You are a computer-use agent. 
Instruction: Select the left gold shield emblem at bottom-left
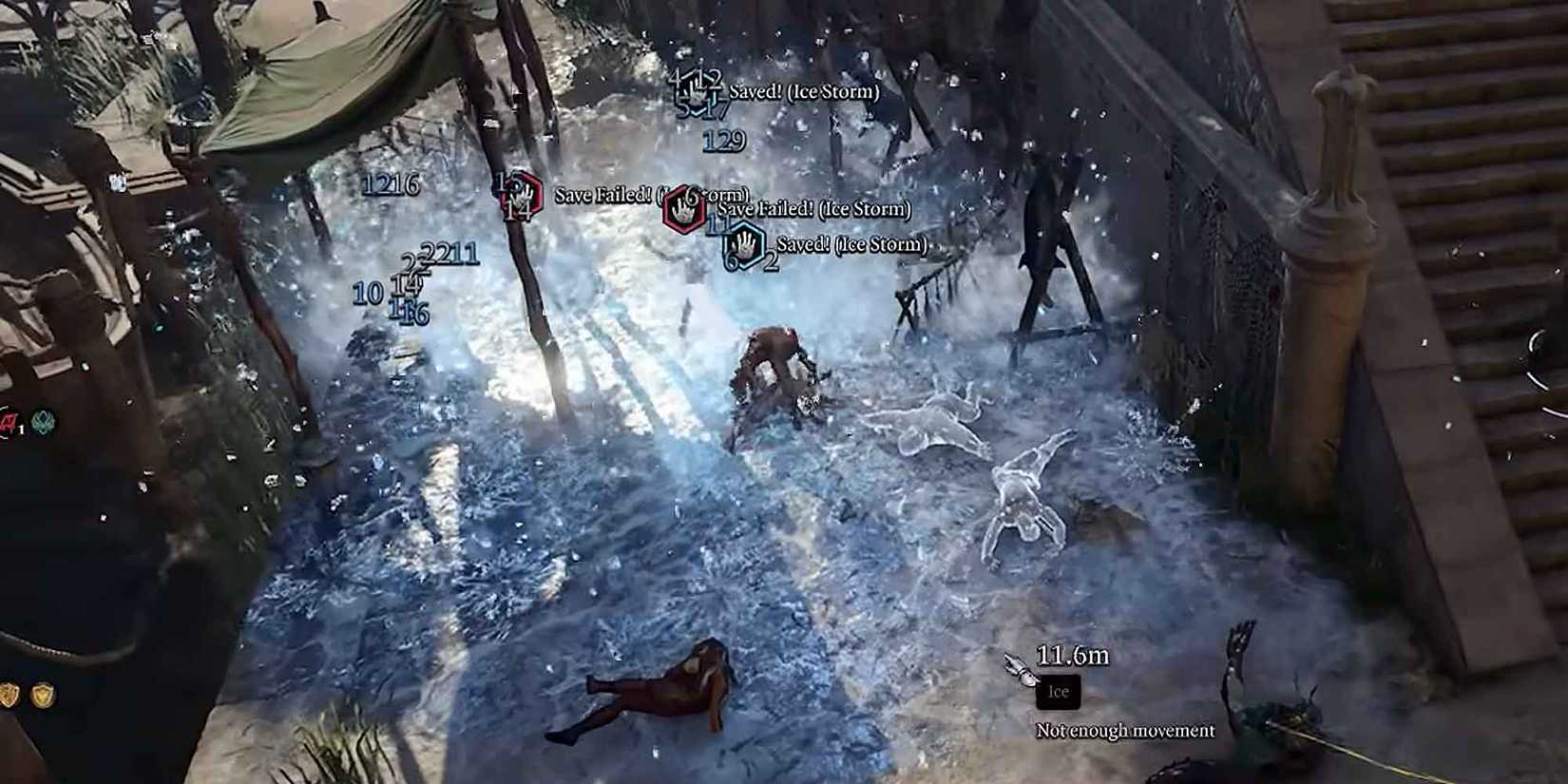8,695
